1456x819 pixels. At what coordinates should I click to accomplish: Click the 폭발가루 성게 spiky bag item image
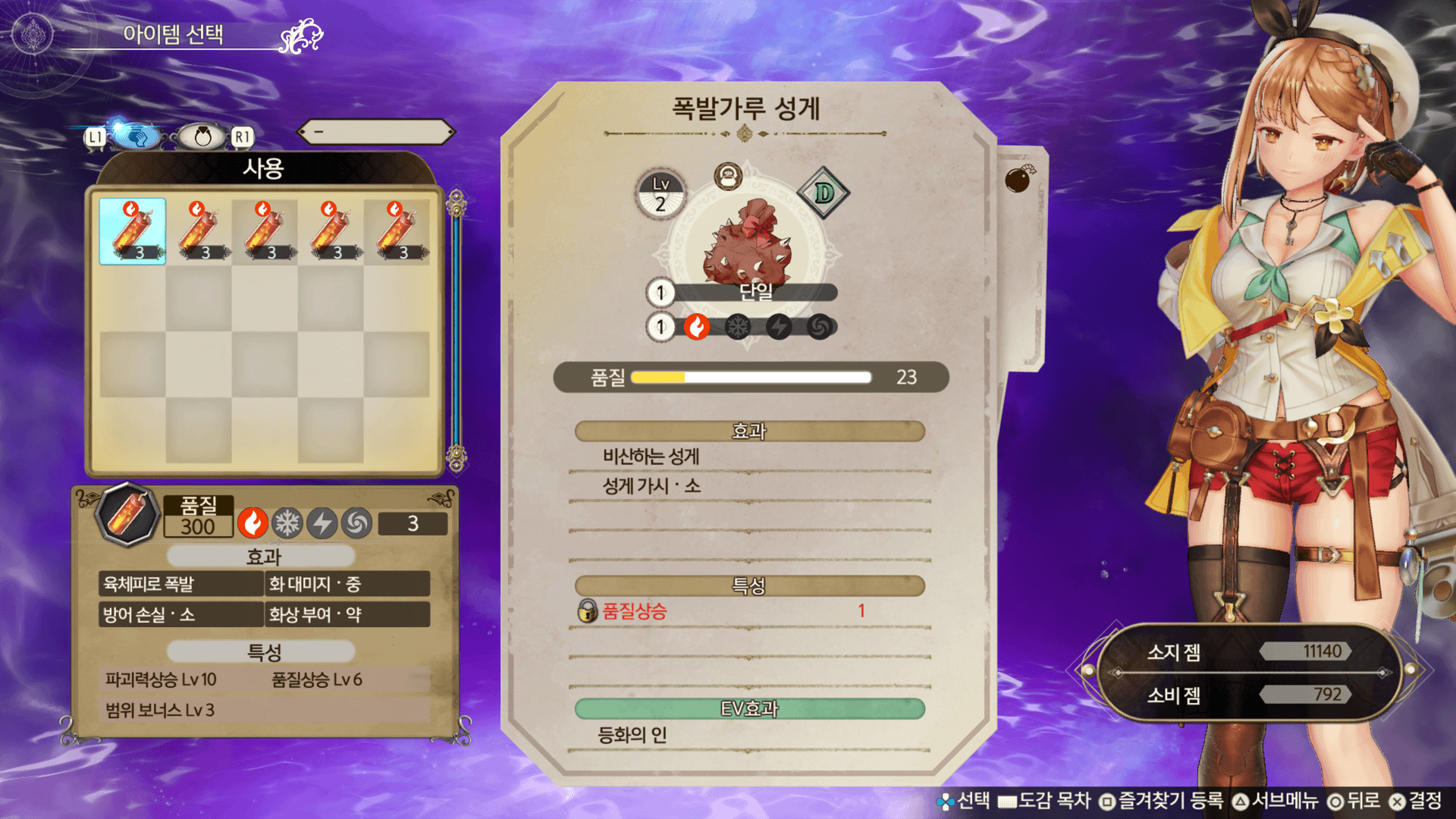click(x=747, y=243)
